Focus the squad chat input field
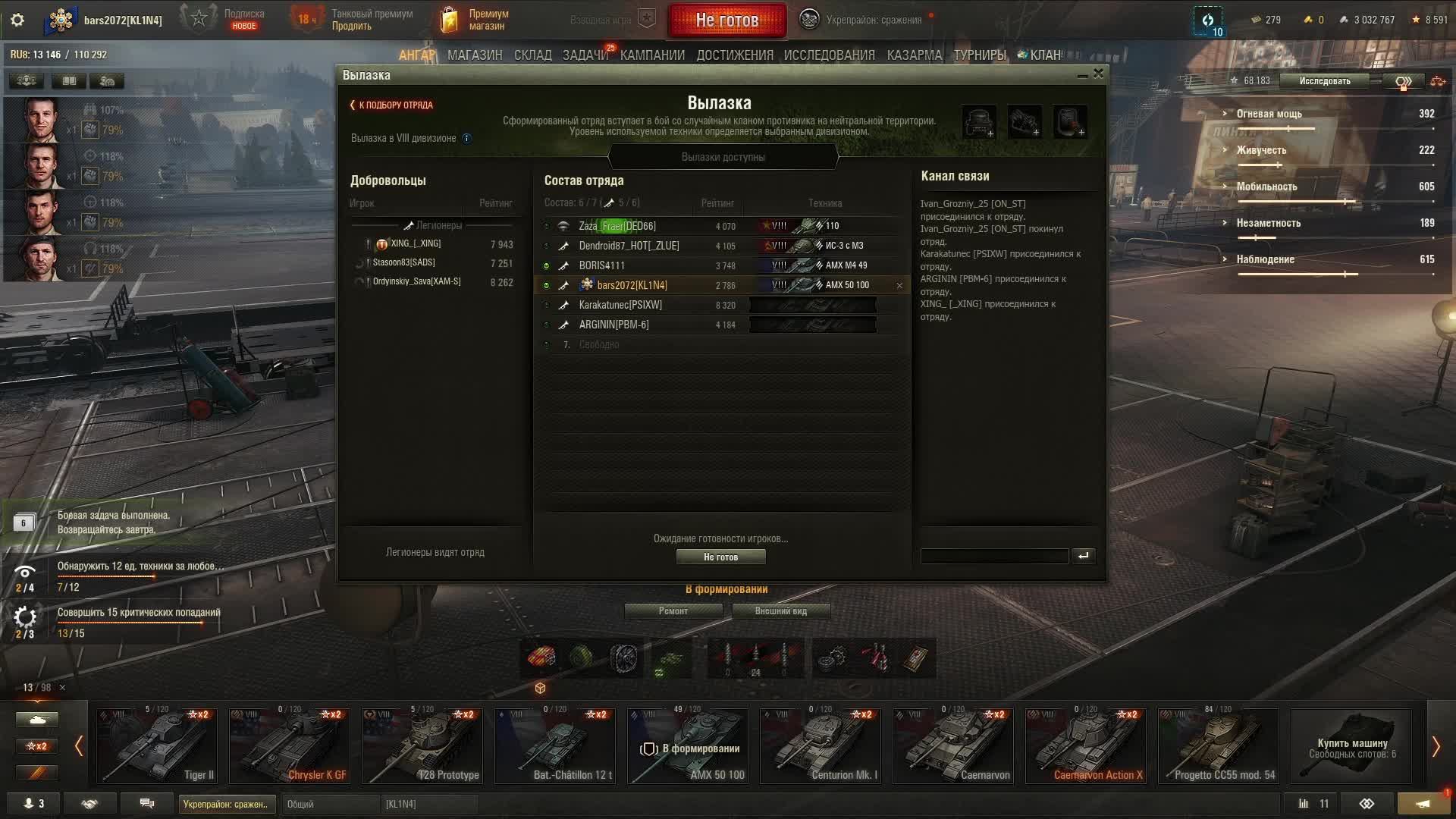Image resolution: width=1456 pixels, height=819 pixels. point(994,557)
